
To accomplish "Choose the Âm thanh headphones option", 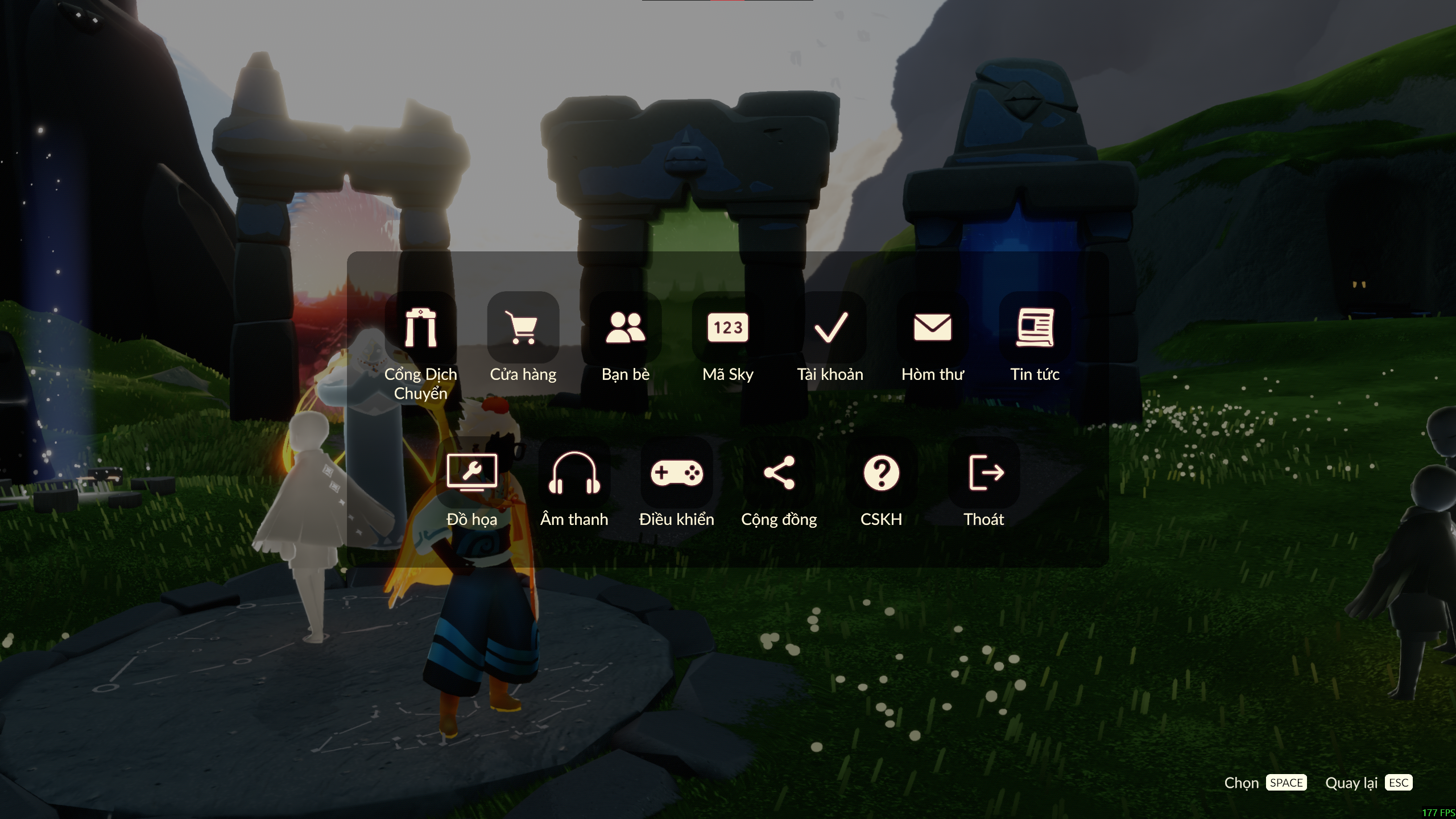I will tap(574, 473).
